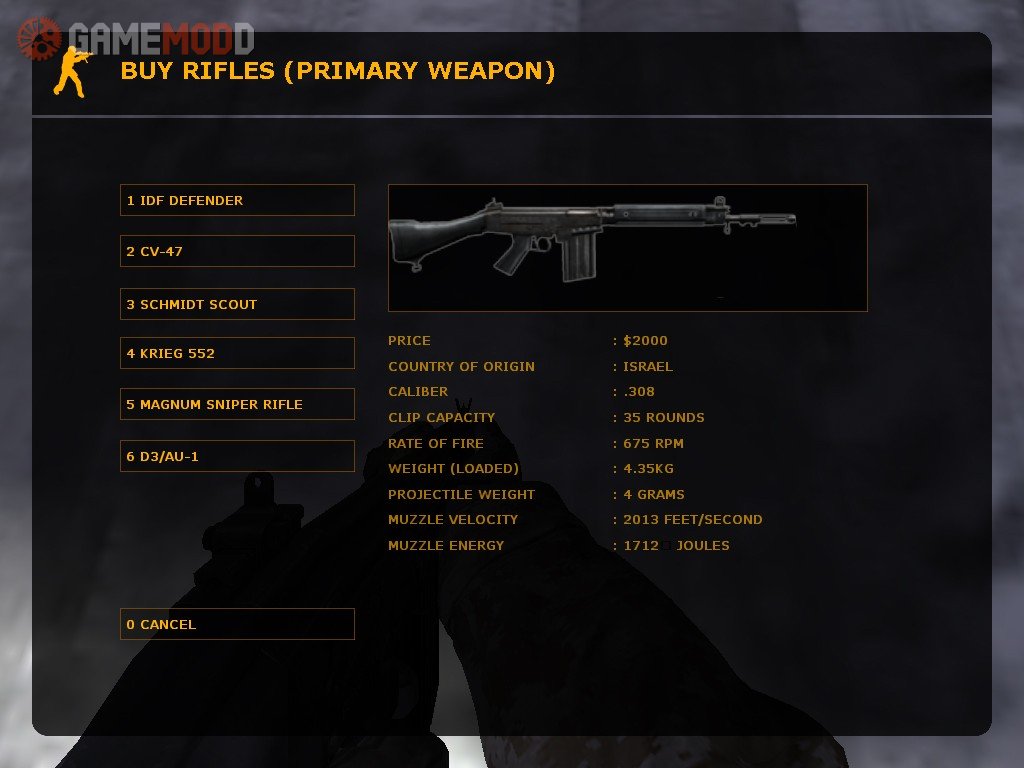
Task: Choose the D3/AU-1 rifle
Action: [x=237, y=456]
